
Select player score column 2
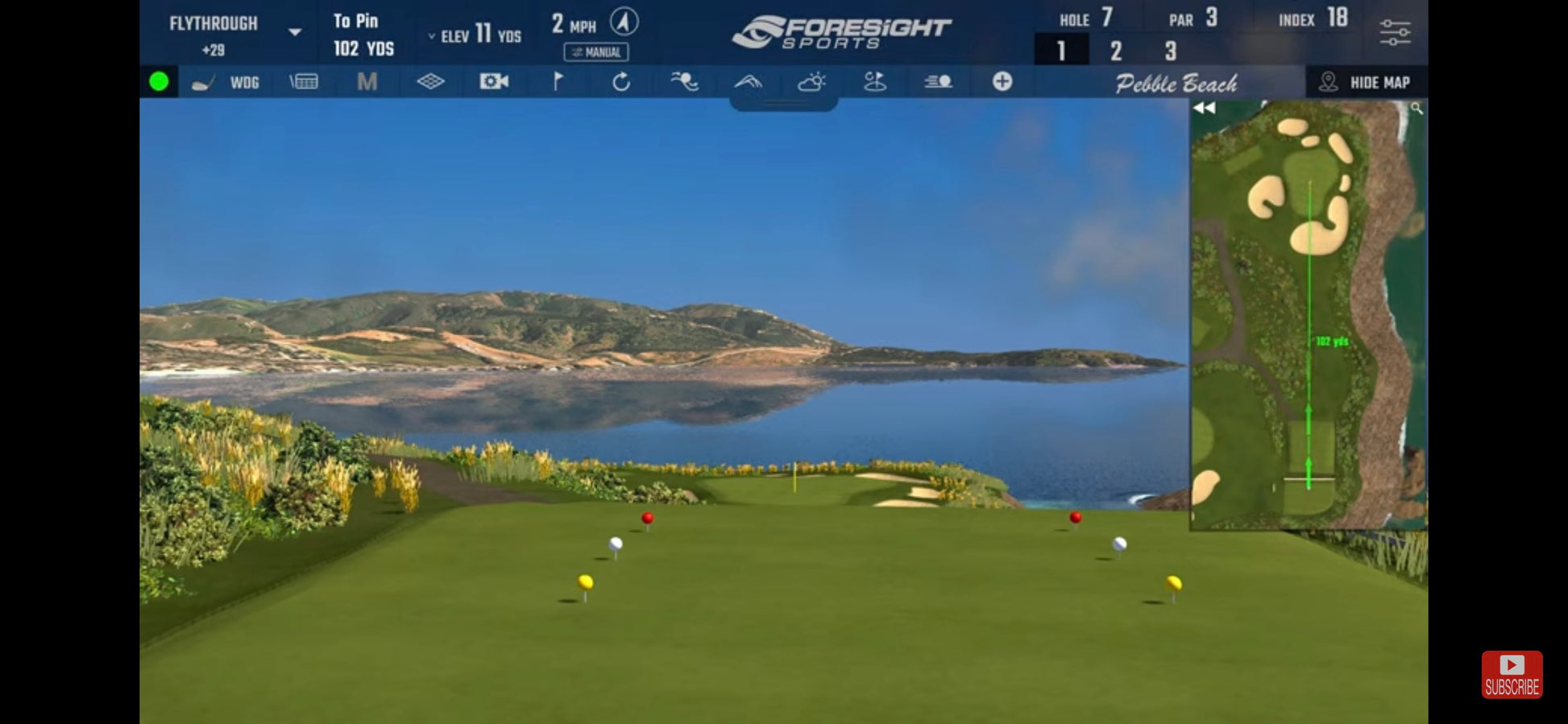click(1116, 52)
